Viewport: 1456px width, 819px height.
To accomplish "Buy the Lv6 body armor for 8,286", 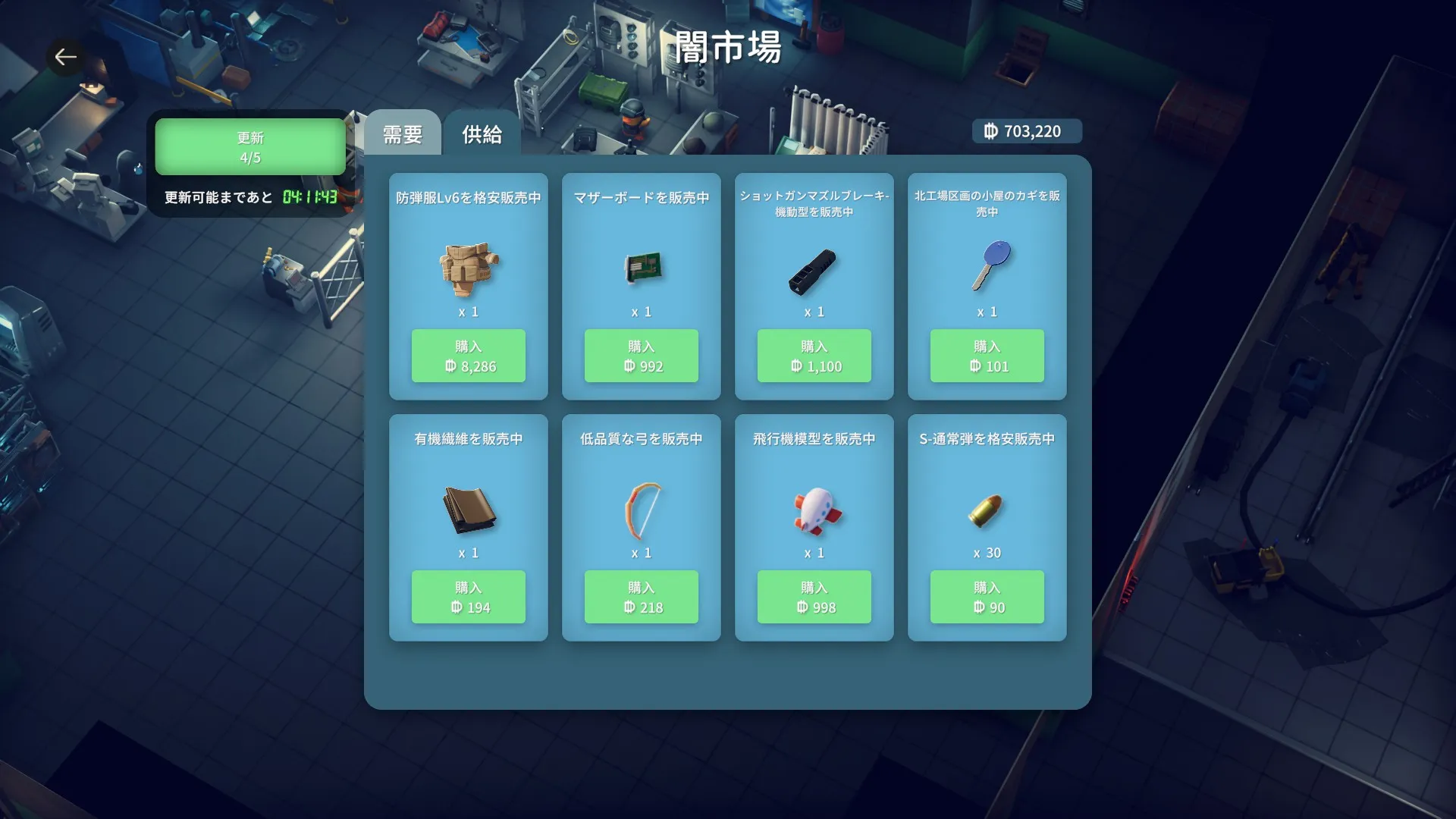I will click(x=469, y=356).
